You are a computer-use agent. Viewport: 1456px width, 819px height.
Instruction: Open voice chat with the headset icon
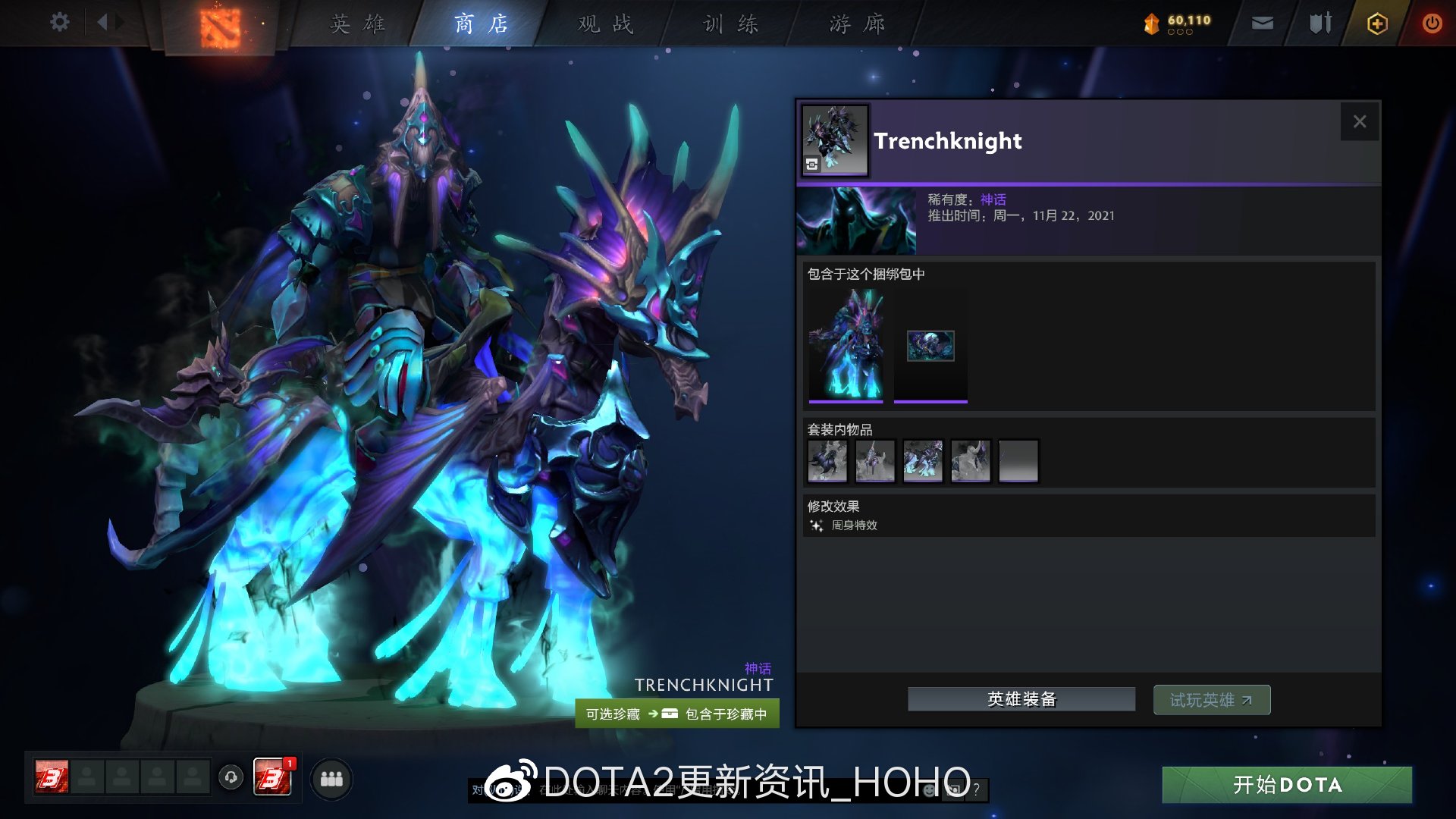(x=232, y=778)
